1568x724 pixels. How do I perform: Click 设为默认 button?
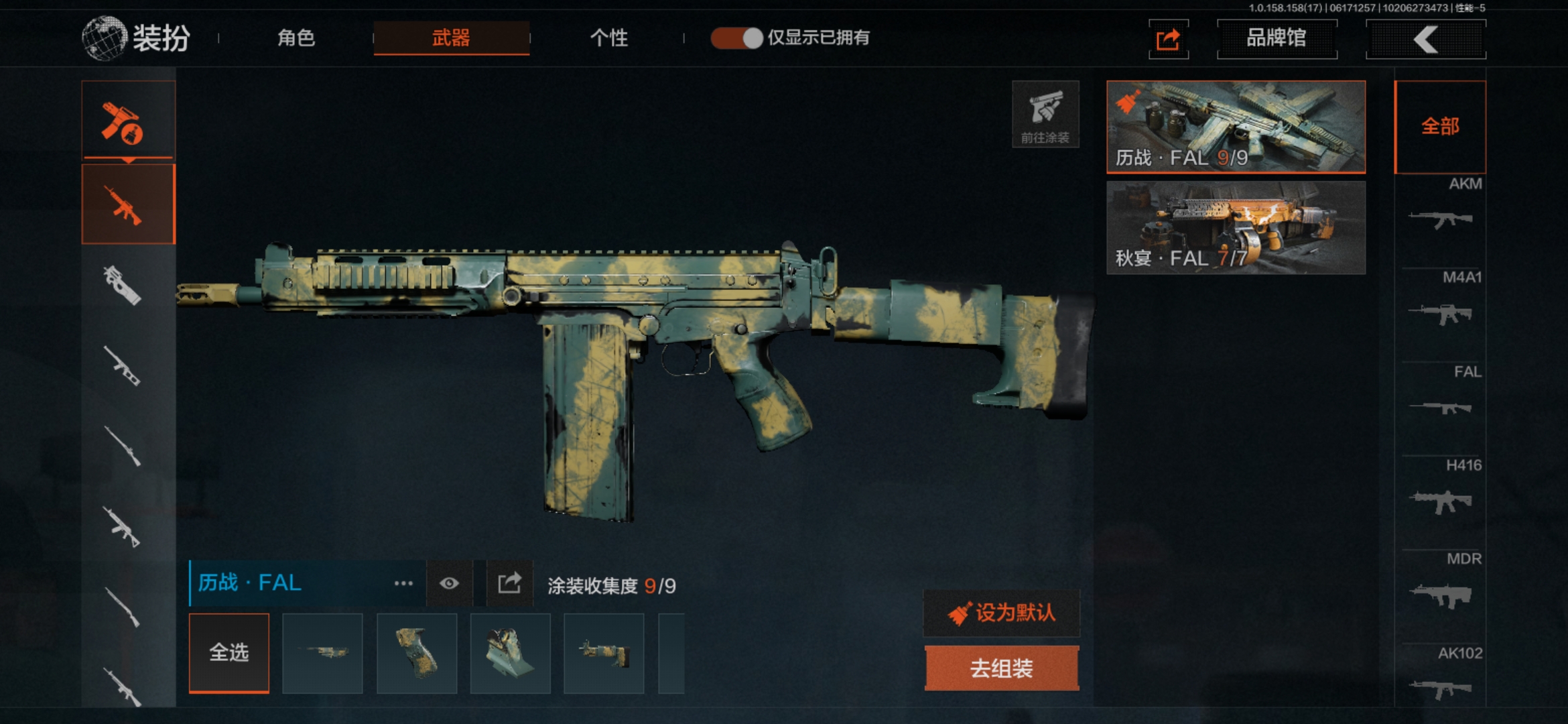pos(1002,613)
